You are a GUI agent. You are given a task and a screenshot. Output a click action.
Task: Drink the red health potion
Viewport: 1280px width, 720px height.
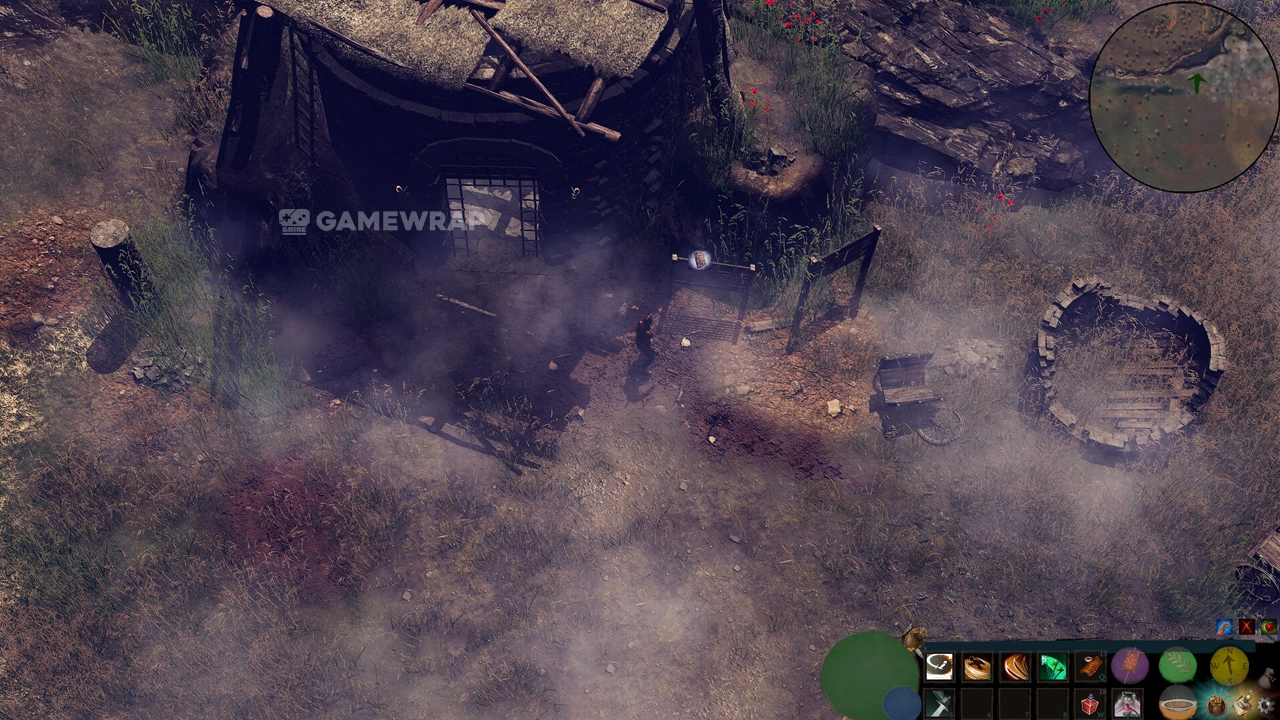(1090, 704)
